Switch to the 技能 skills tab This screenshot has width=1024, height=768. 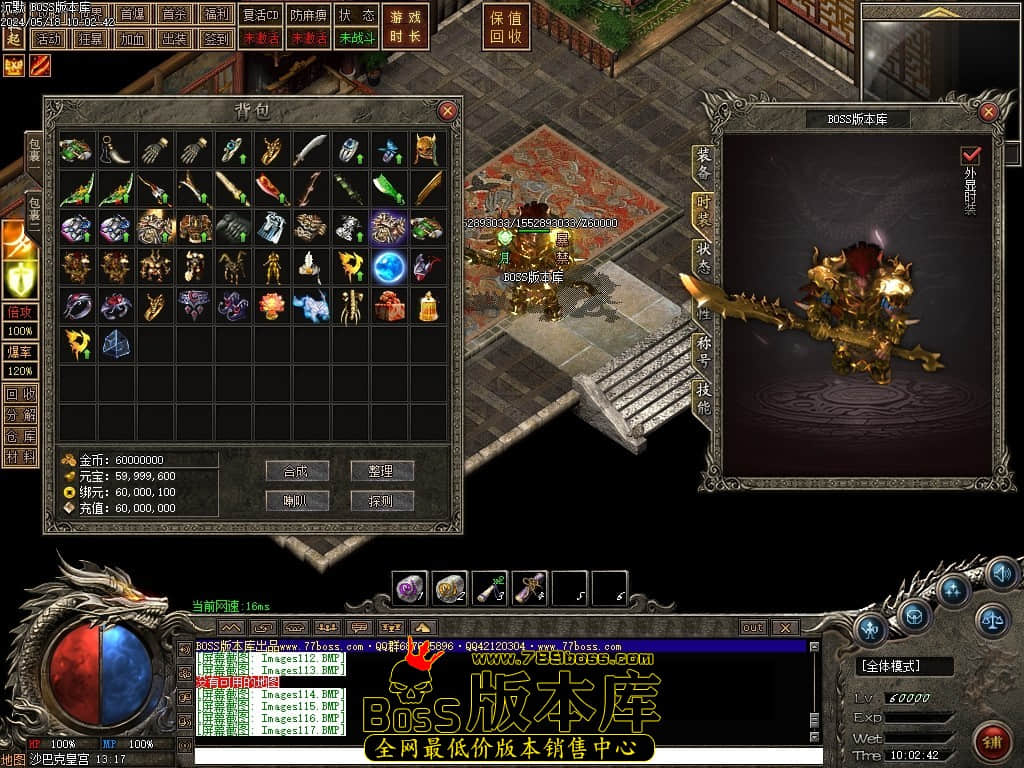(704, 398)
